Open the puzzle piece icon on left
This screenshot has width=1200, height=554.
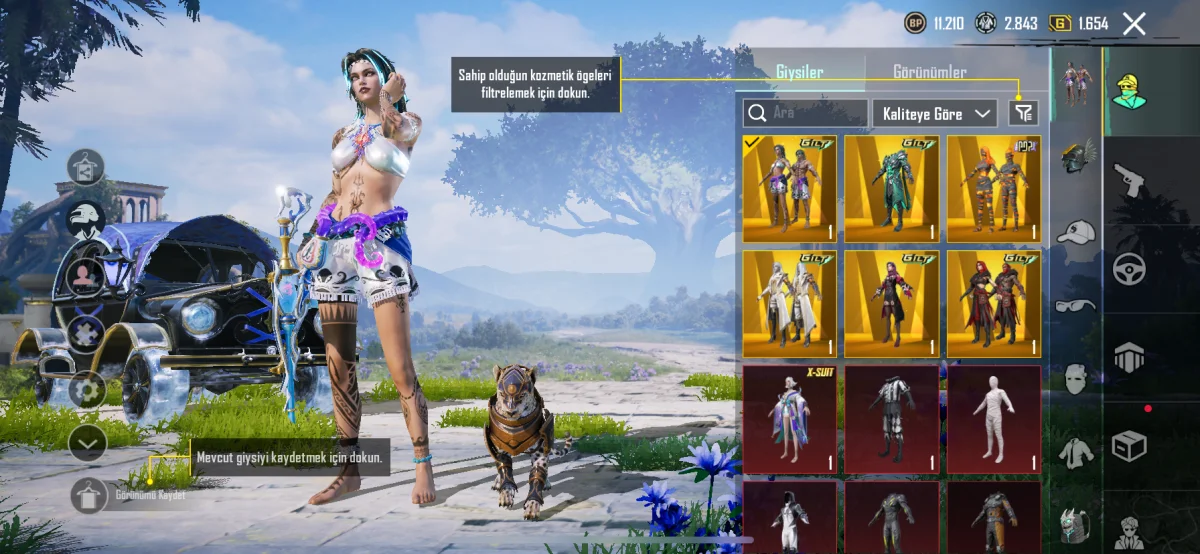click(x=87, y=333)
